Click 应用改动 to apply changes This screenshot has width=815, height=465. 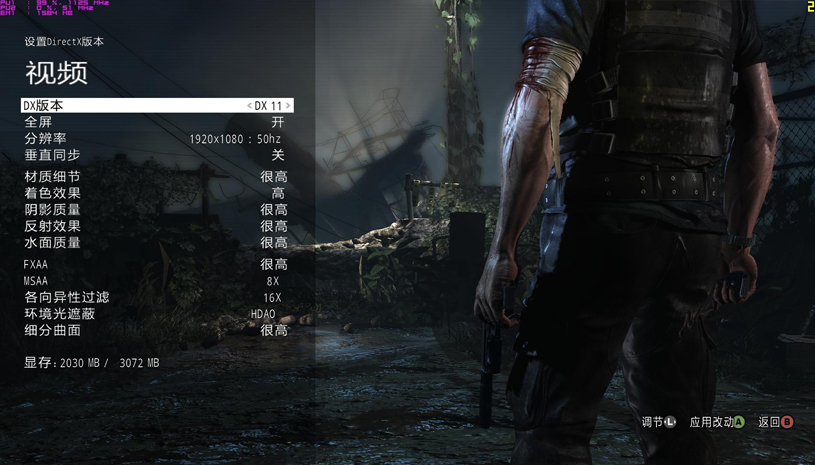click(x=716, y=422)
